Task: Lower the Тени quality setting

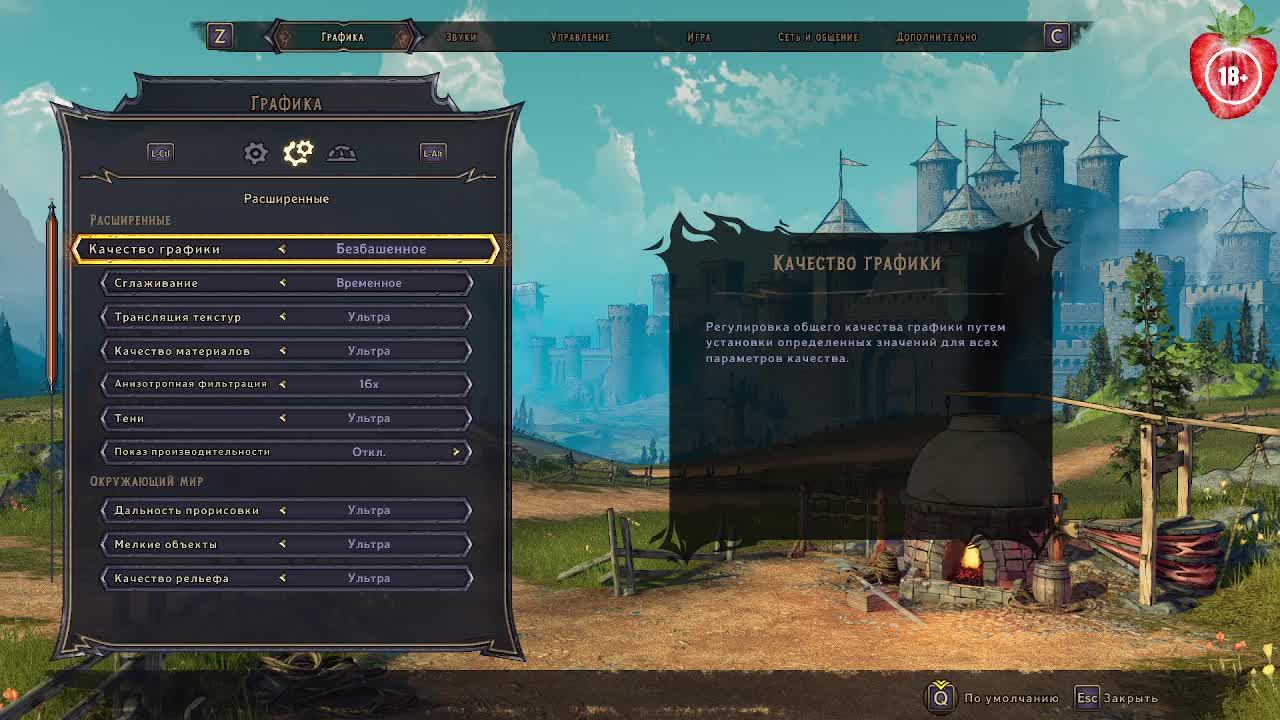Action: coord(282,418)
